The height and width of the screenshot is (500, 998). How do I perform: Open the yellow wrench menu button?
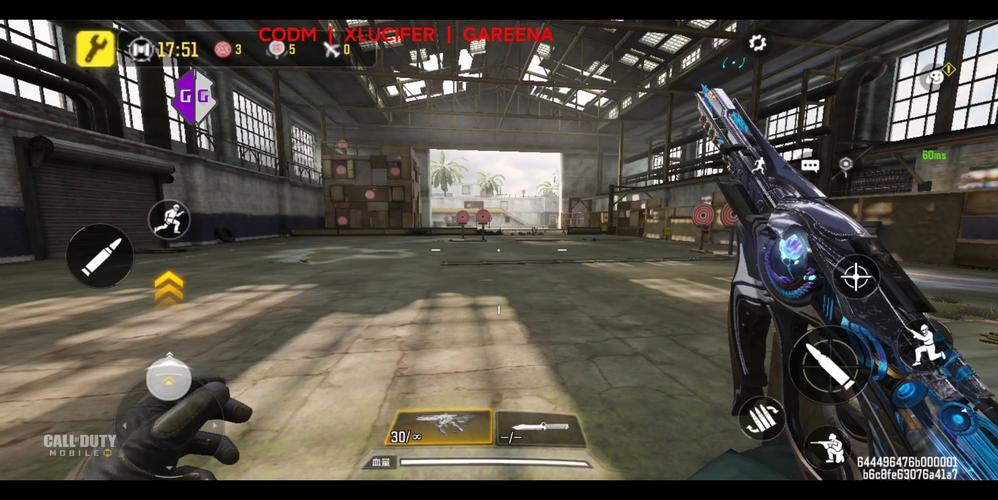[96, 47]
